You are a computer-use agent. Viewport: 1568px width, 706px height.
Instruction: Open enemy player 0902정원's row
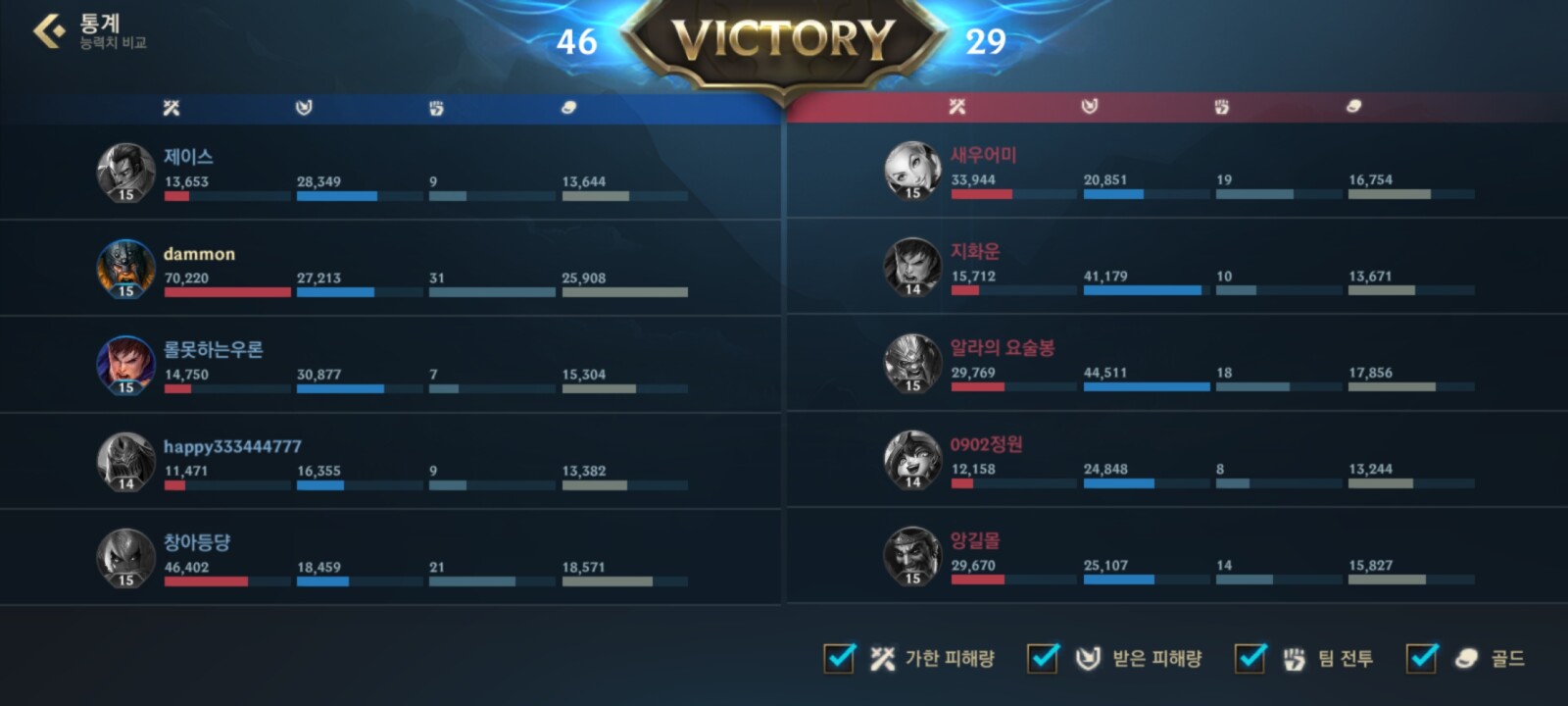(x=1176, y=459)
